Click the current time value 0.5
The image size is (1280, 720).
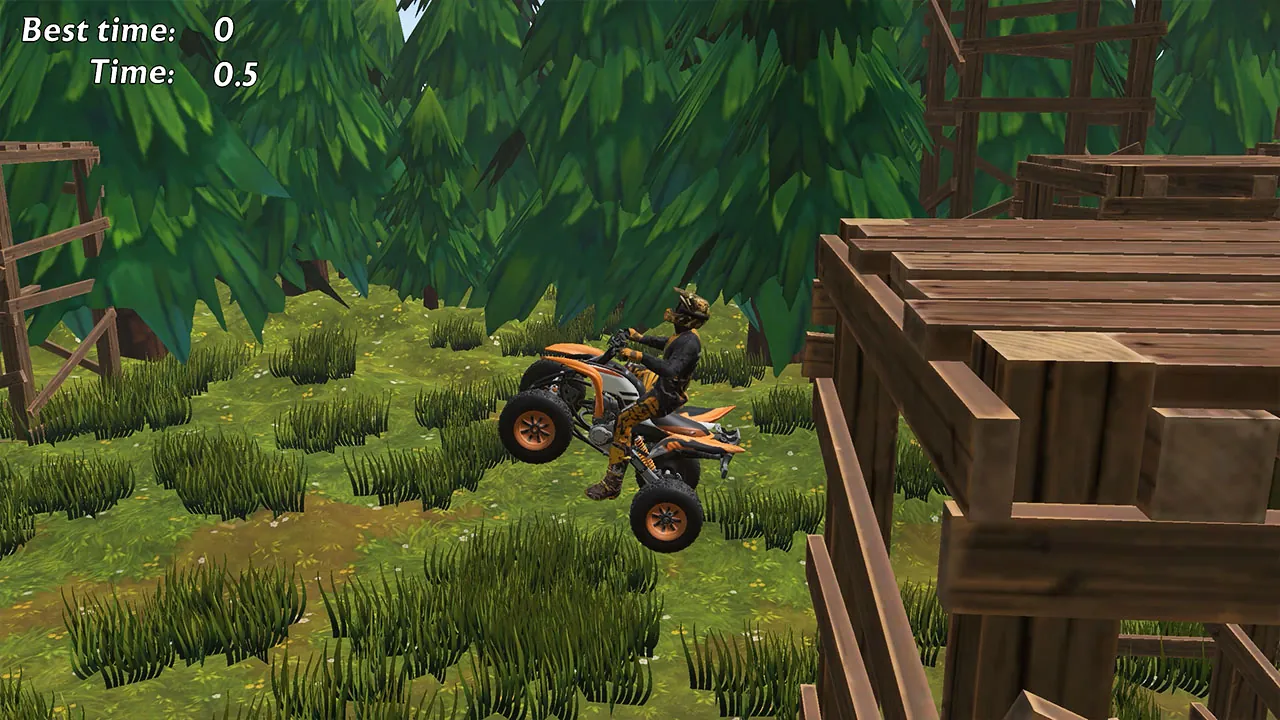235,72
